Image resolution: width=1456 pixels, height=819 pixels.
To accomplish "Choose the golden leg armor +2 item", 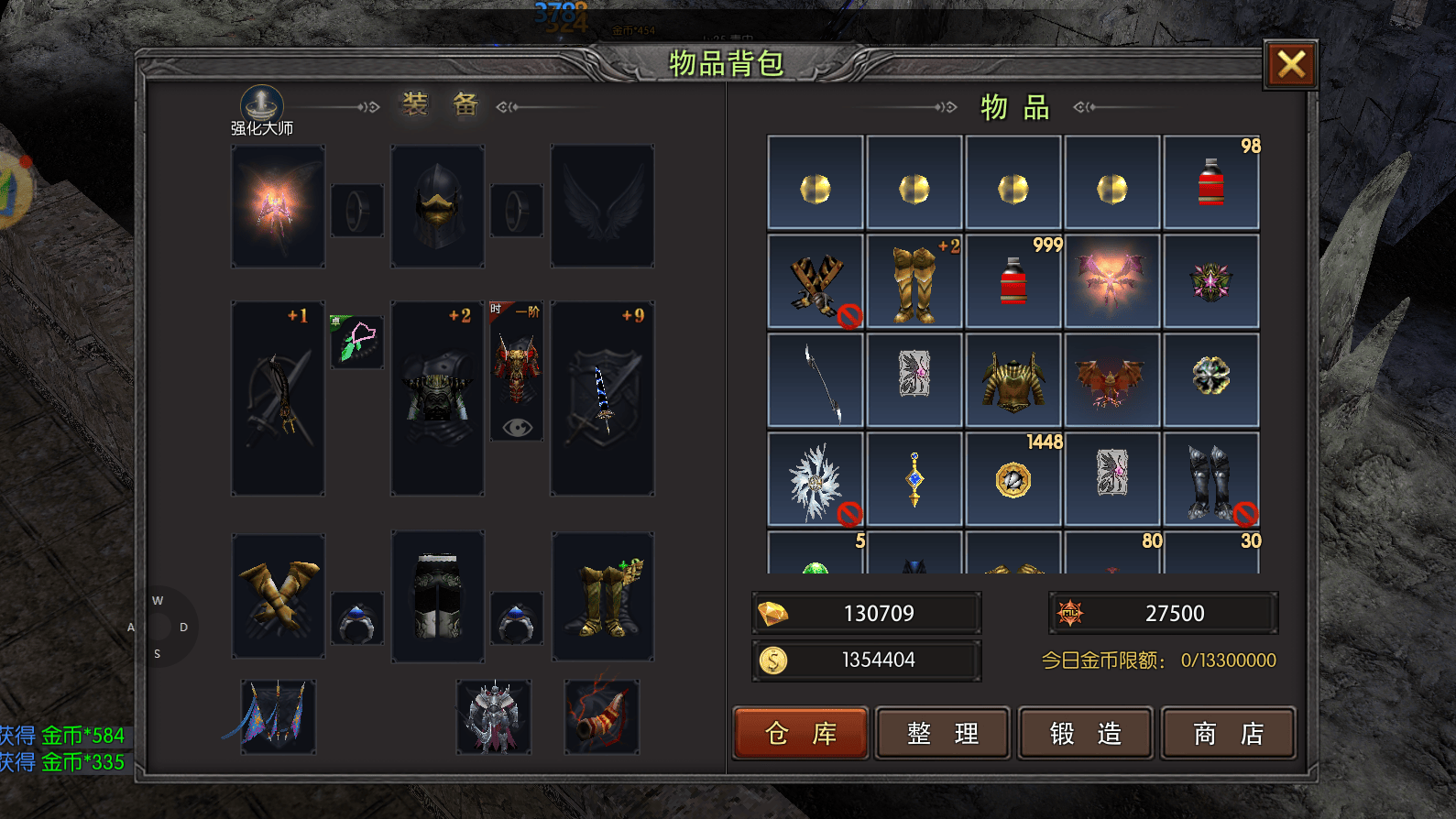I will pos(914,281).
